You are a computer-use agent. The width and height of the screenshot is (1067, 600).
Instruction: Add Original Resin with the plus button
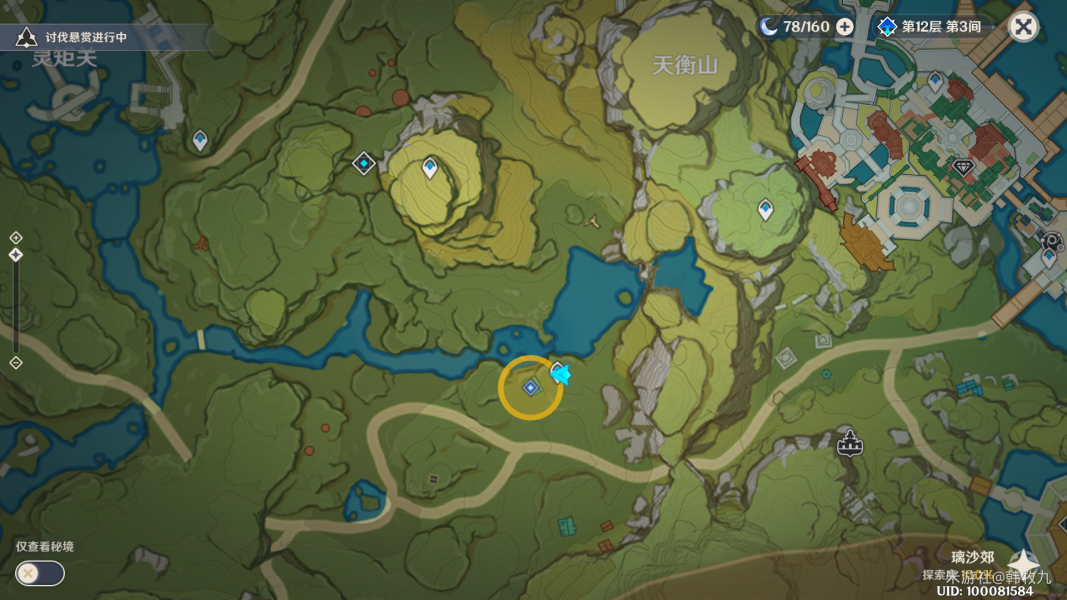(845, 26)
